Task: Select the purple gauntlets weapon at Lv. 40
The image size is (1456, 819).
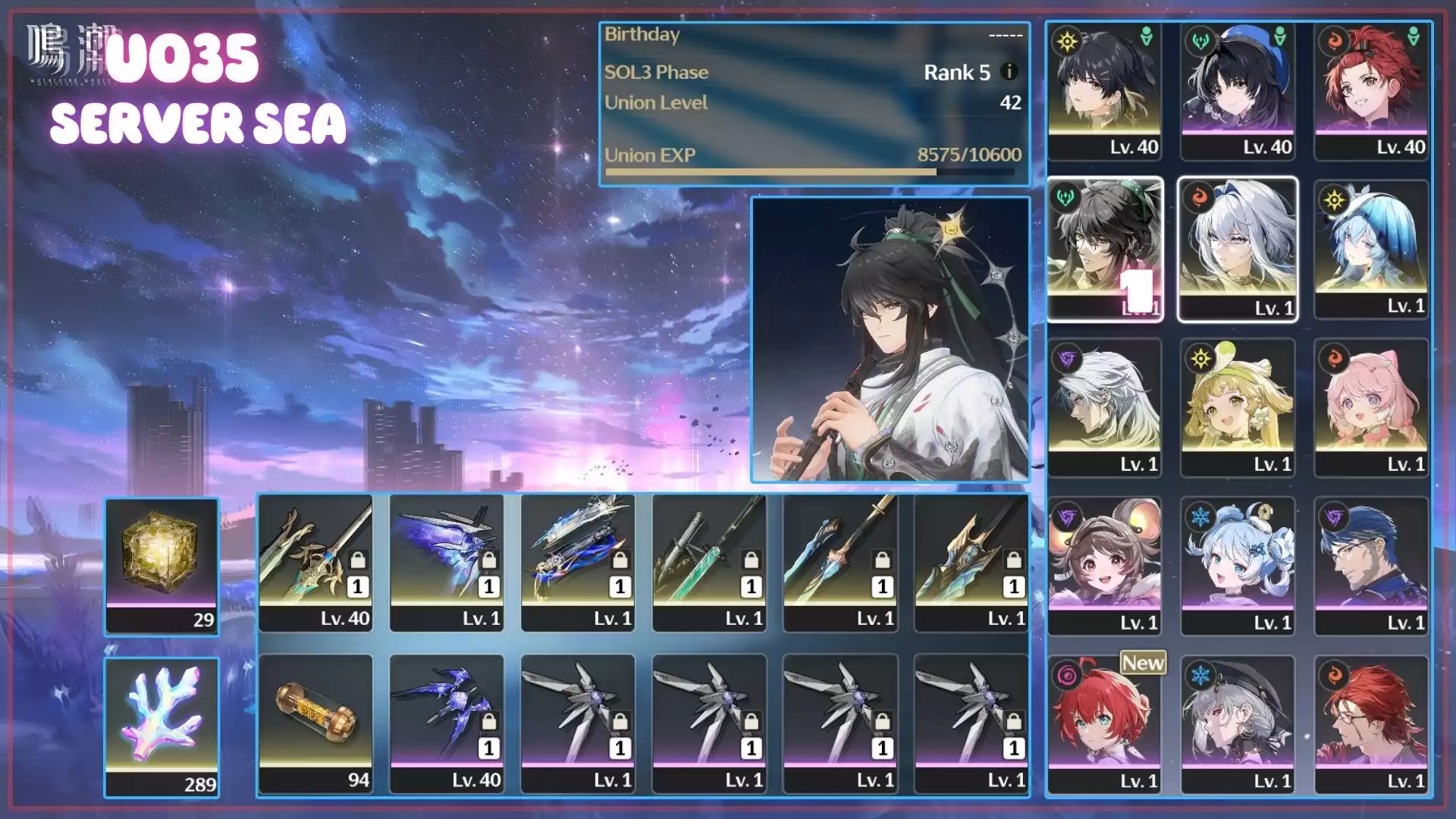Action: pos(447,723)
